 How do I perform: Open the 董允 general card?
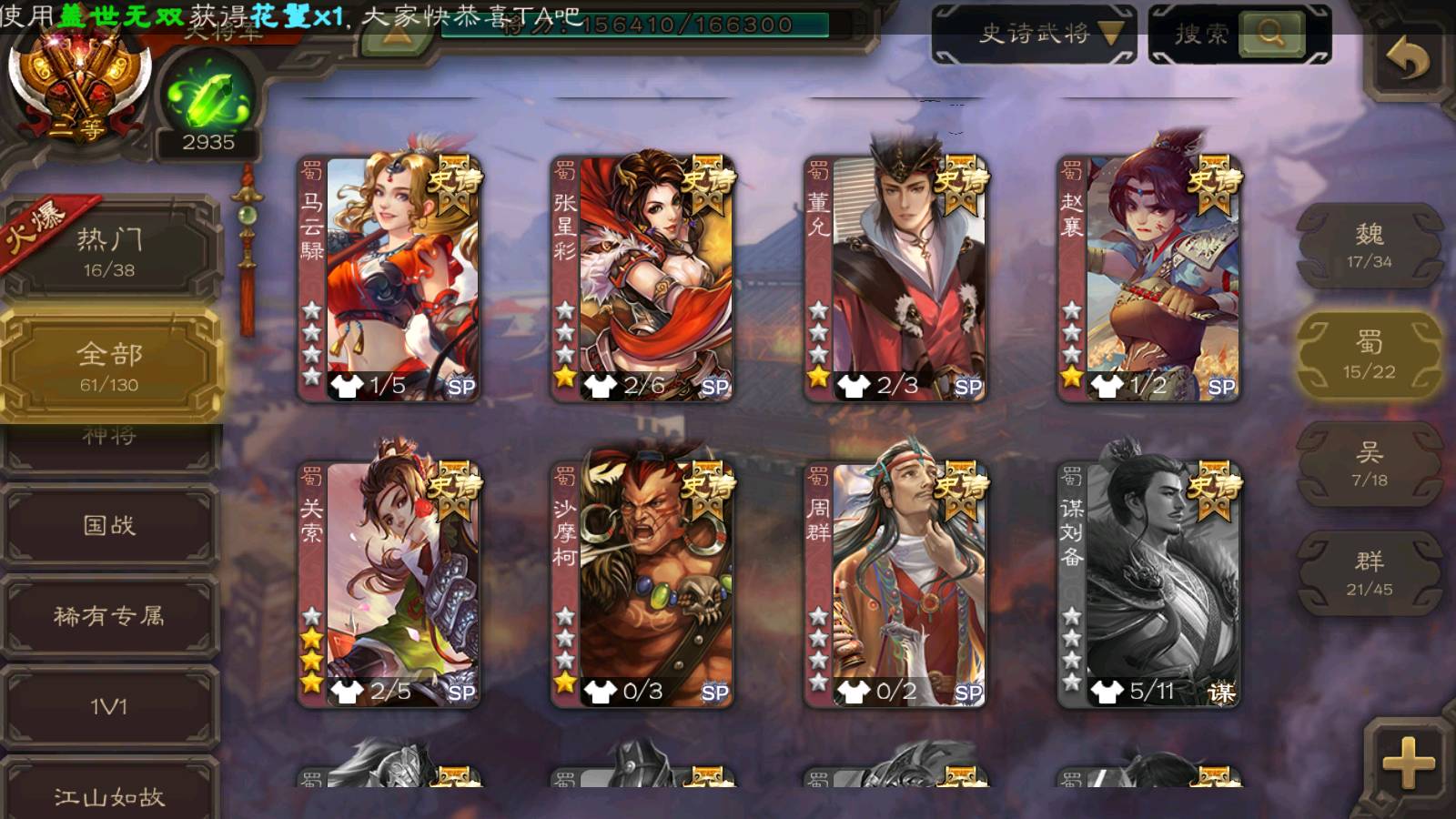[895, 278]
